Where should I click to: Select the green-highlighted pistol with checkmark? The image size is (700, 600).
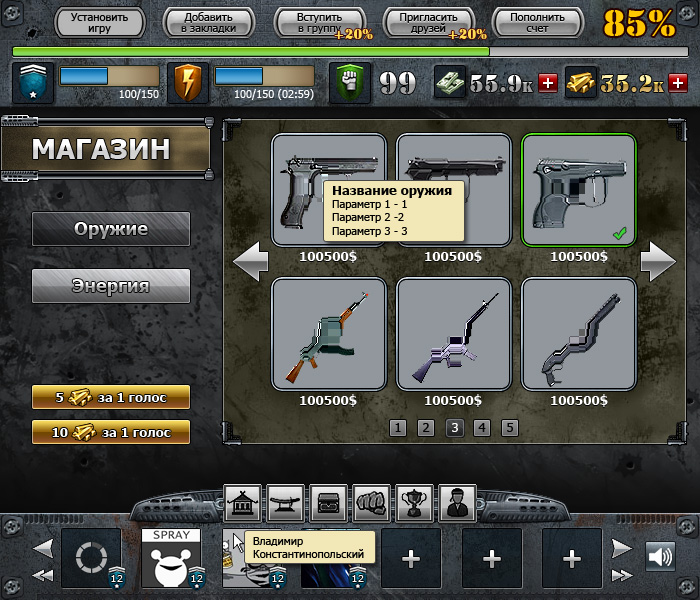coord(579,190)
